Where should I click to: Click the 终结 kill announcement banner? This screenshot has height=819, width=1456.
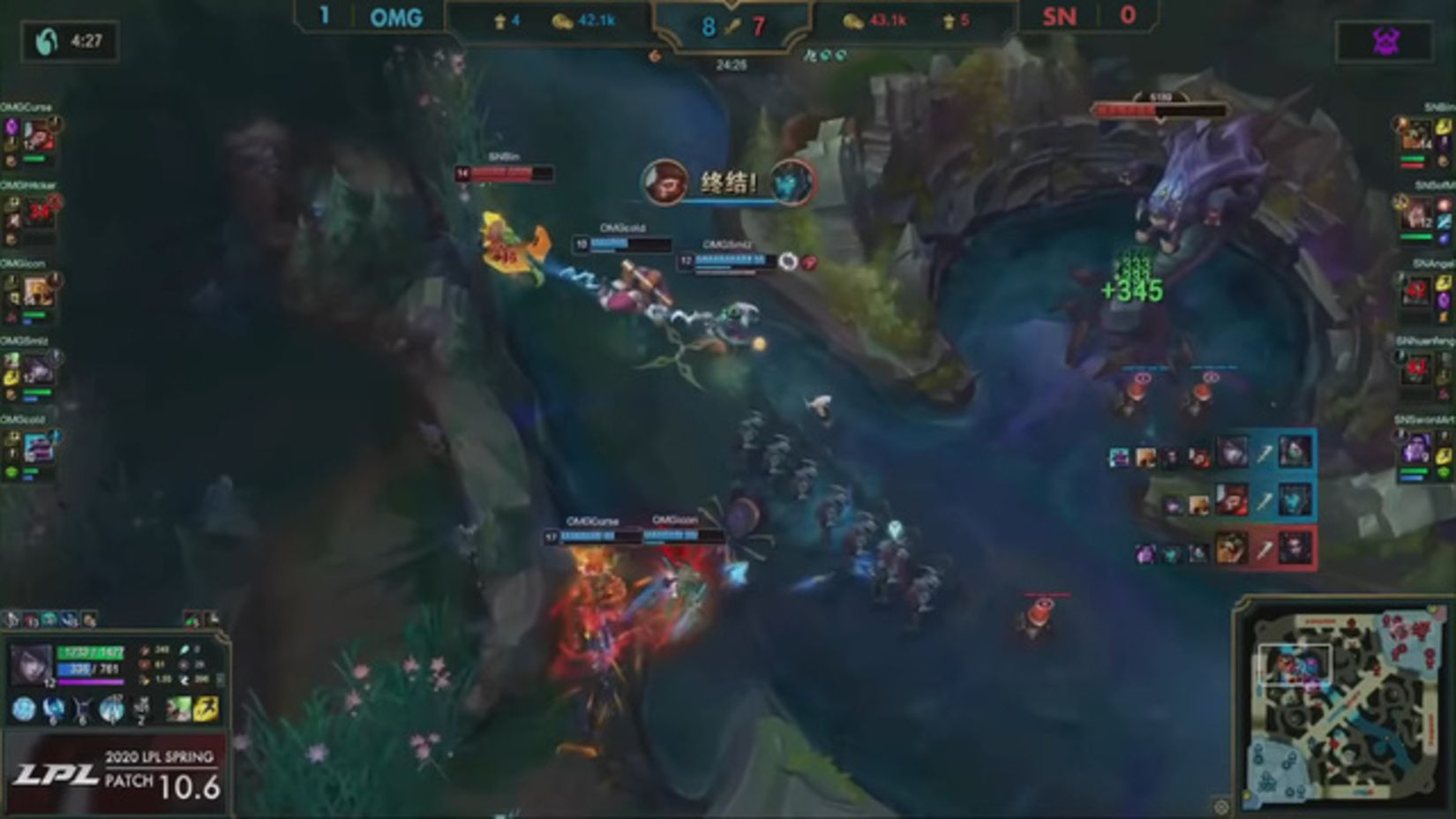(728, 183)
